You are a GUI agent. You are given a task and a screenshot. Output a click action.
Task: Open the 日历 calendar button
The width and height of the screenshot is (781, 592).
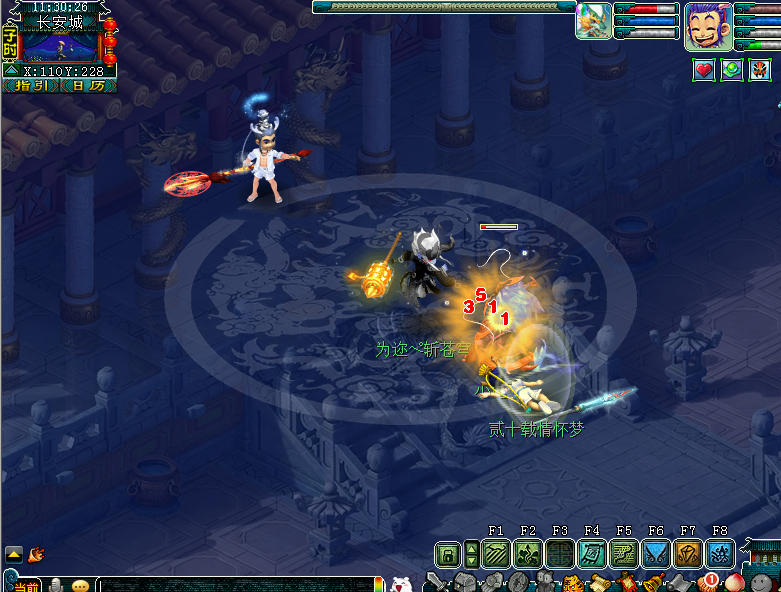tap(88, 86)
